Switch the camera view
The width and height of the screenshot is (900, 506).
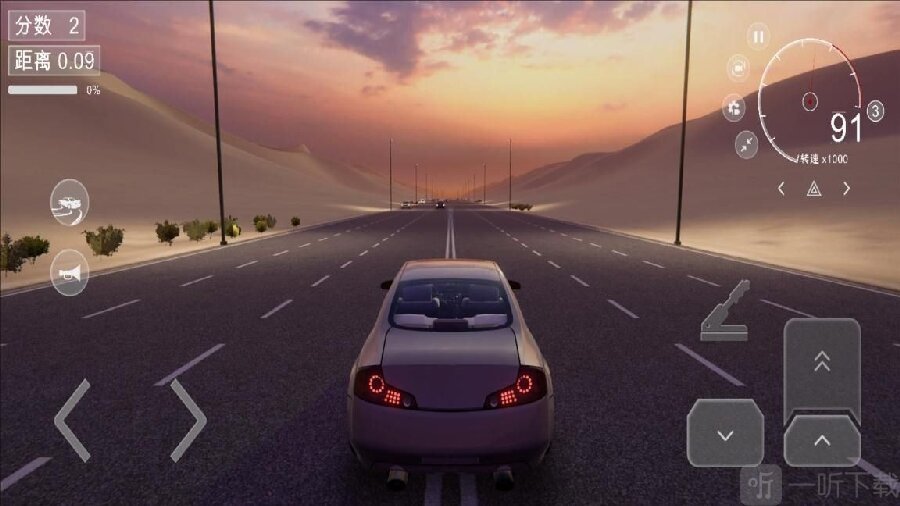pos(739,68)
